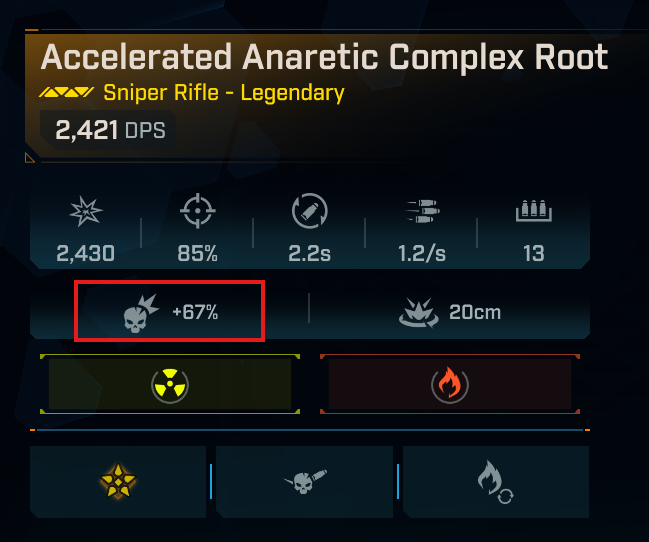Select the 20cm splash radius stat
This screenshot has height=542, width=649.
[x=449, y=312]
